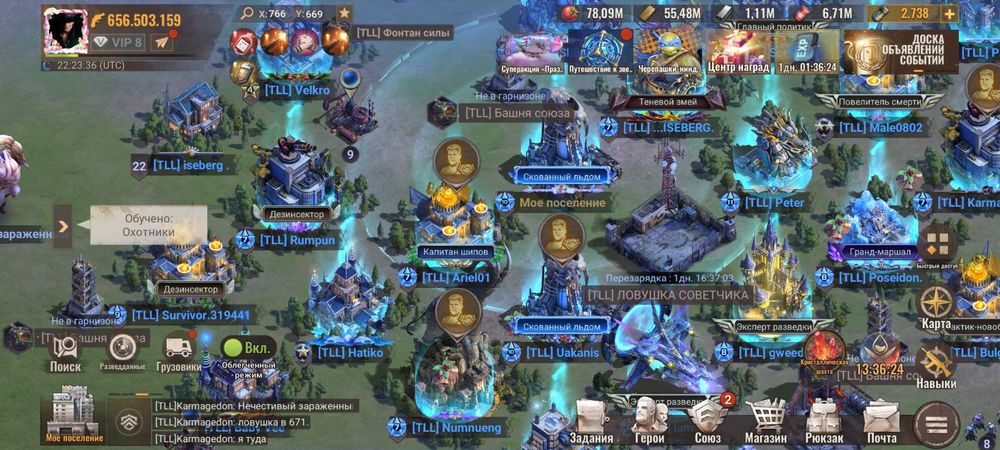
Task: Open the Путешествие к звёздам event
Action: click(x=603, y=50)
